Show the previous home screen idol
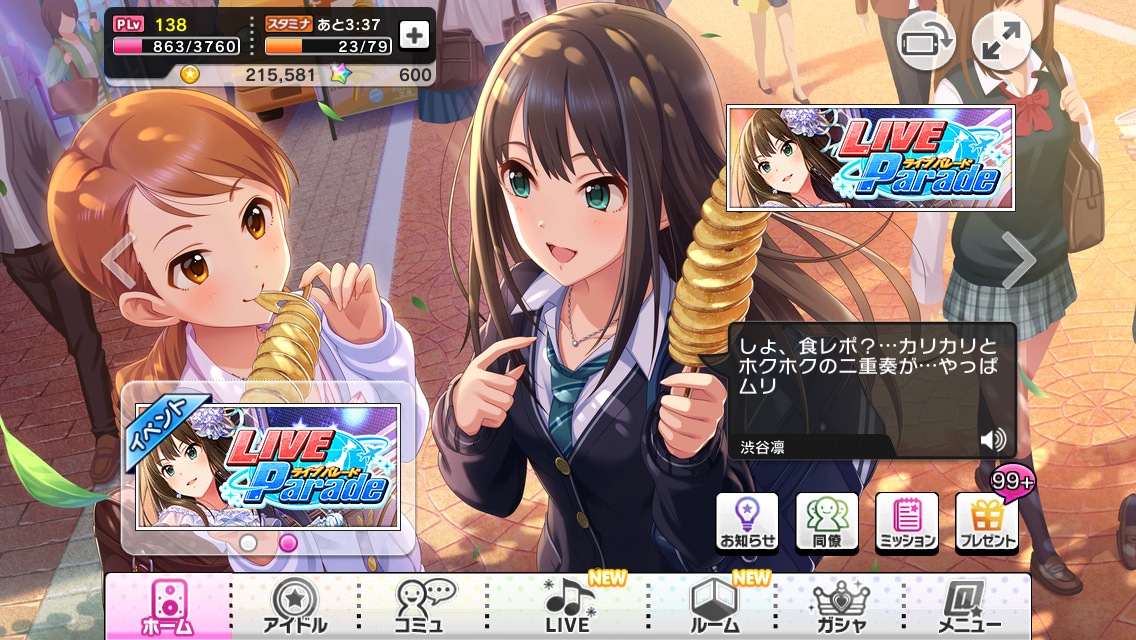 pyautogui.click(x=119, y=260)
